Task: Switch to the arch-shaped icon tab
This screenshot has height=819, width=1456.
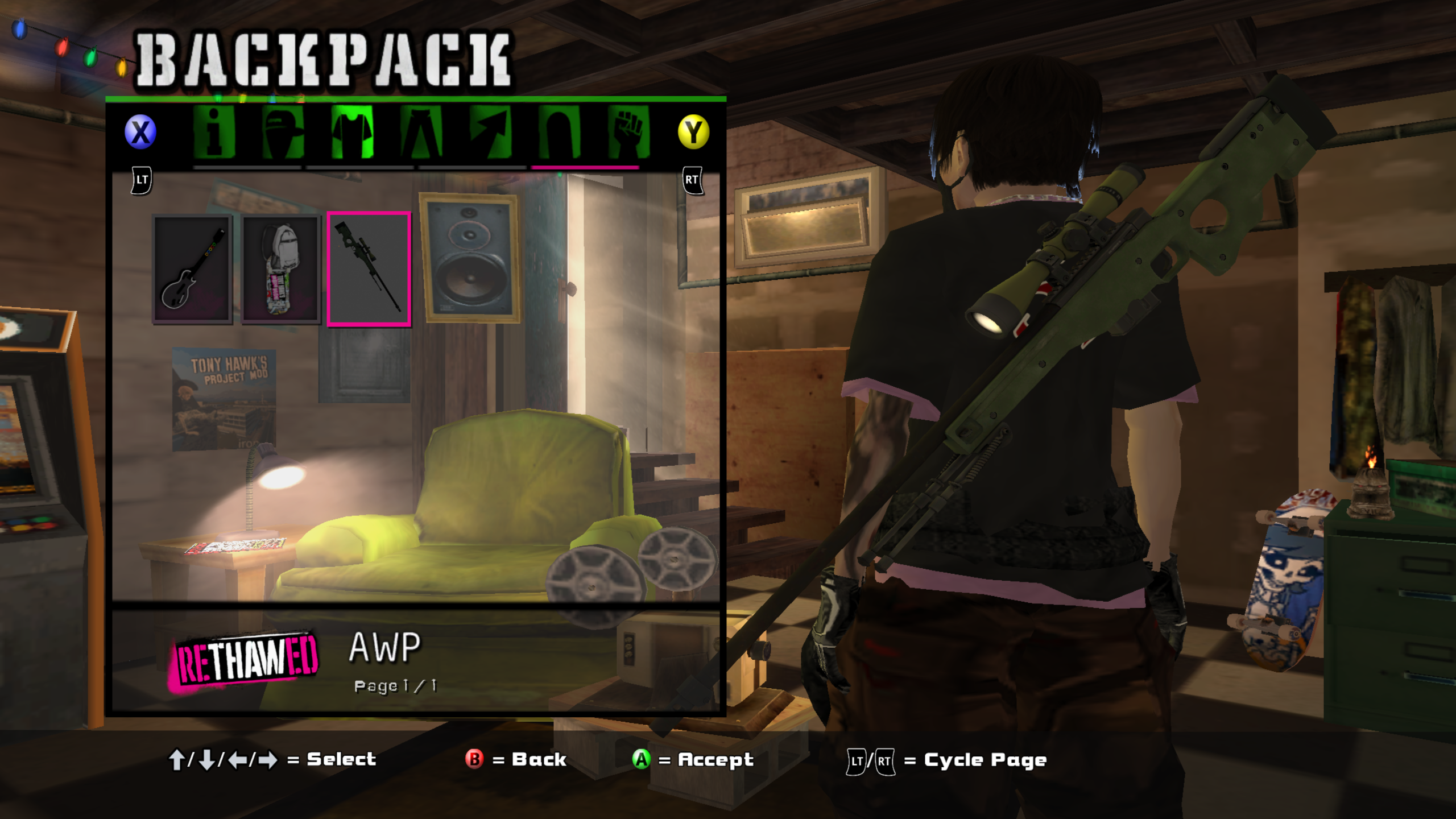Action: [x=560, y=132]
